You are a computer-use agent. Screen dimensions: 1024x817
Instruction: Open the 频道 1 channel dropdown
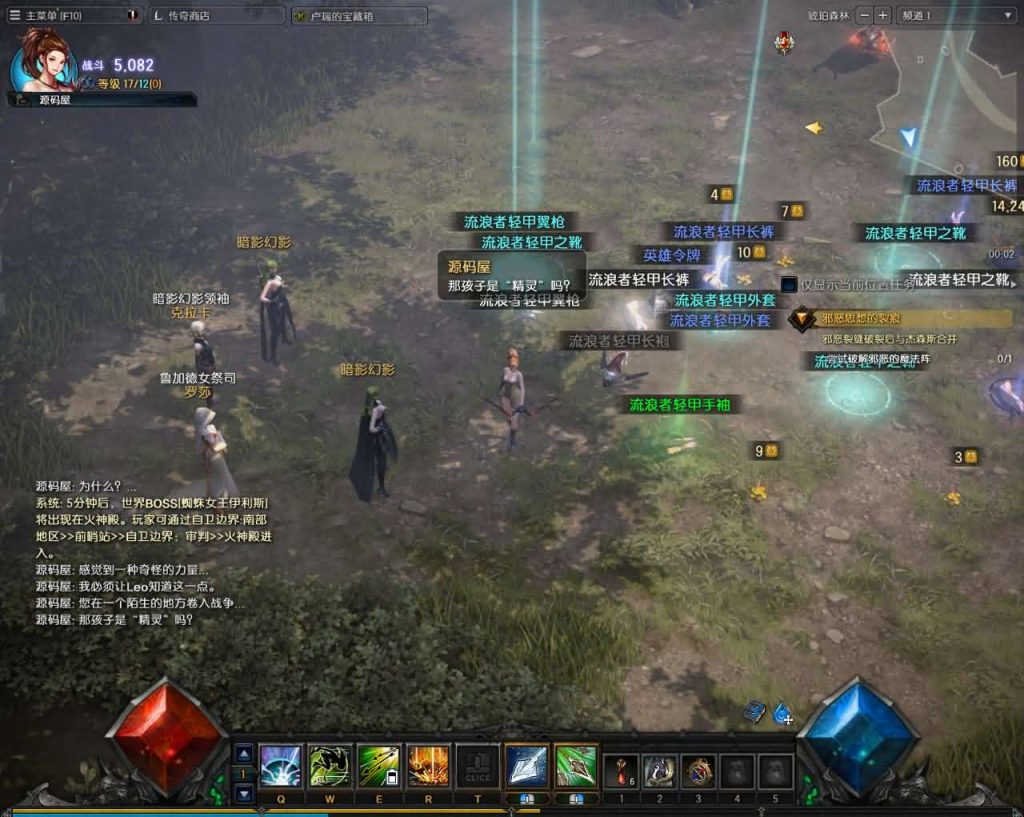click(x=956, y=15)
